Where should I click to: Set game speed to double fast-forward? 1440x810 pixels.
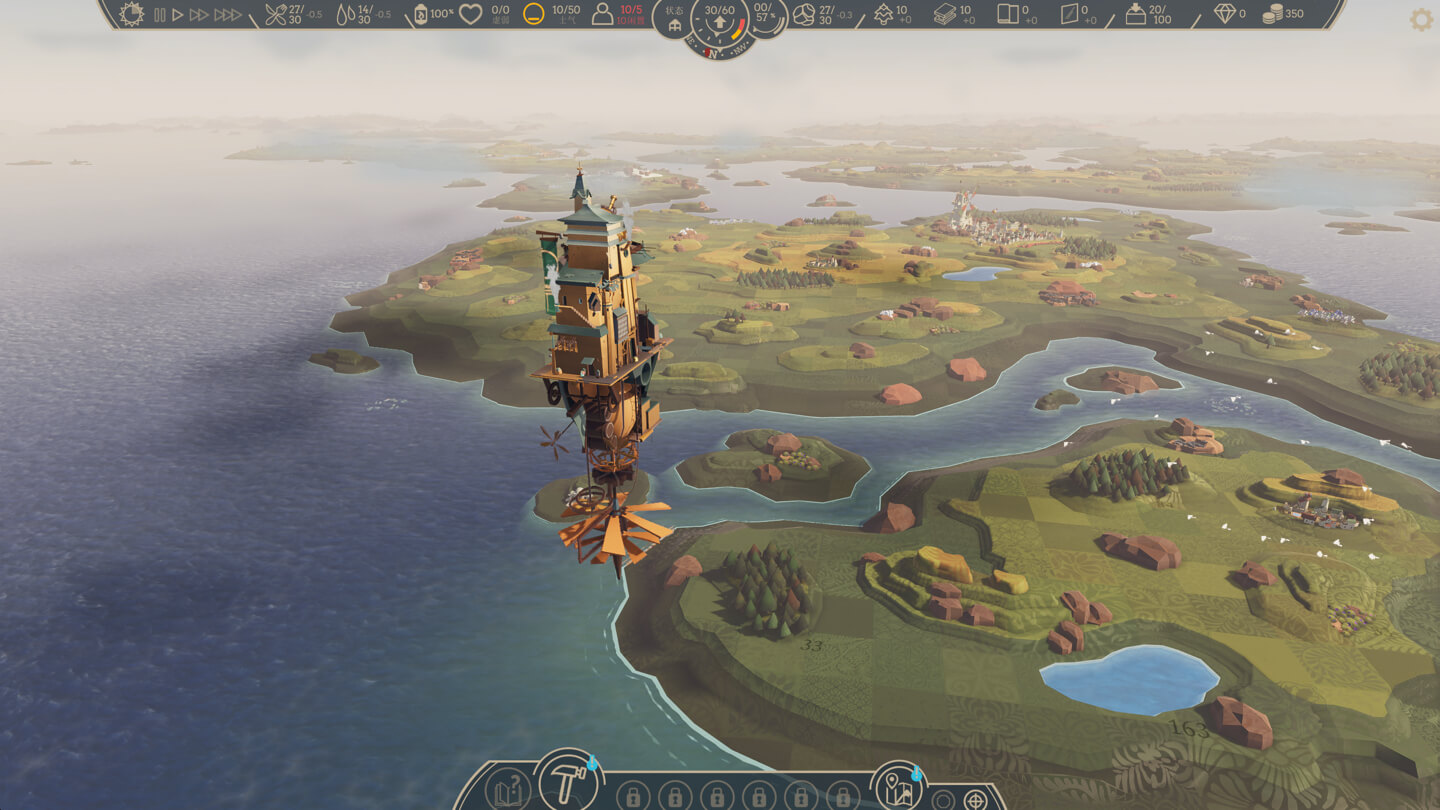point(199,15)
